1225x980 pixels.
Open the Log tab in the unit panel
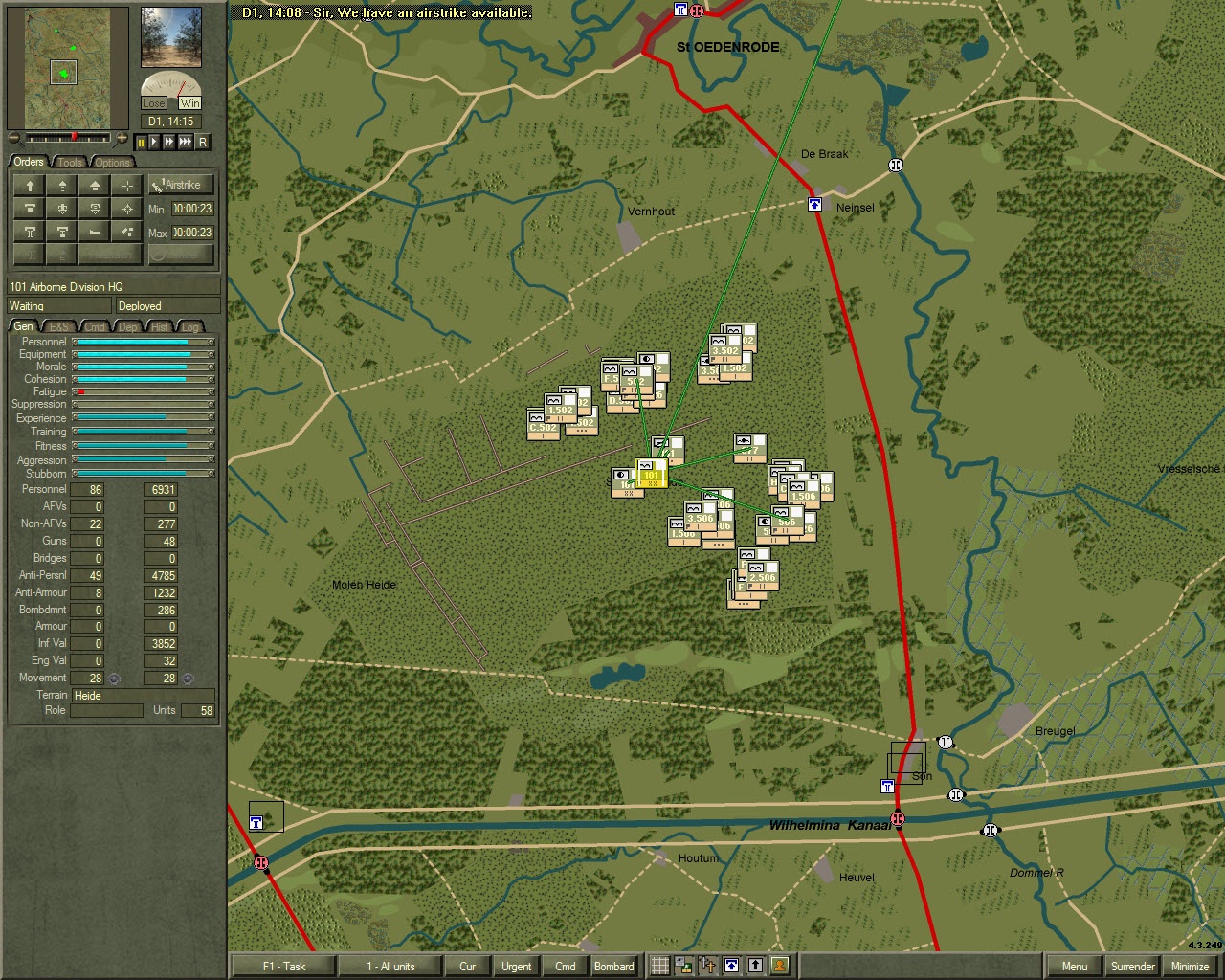click(x=189, y=326)
